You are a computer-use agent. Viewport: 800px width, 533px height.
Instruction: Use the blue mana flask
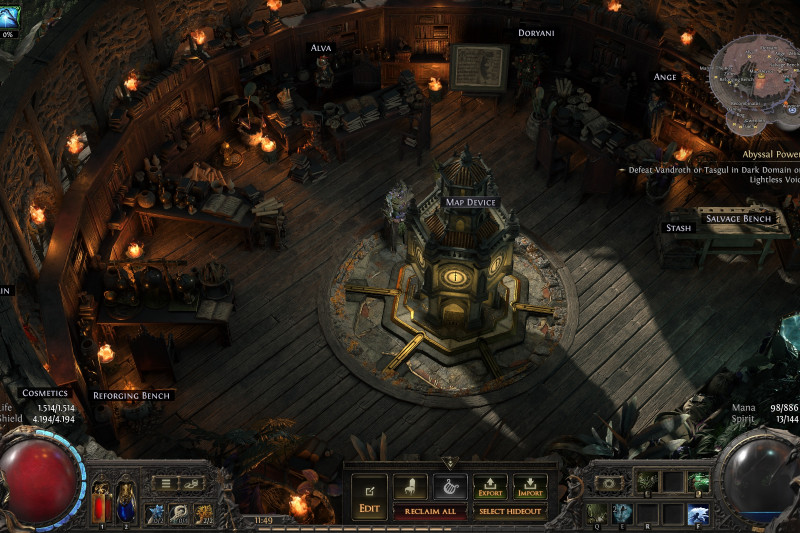click(x=126, y=501)
